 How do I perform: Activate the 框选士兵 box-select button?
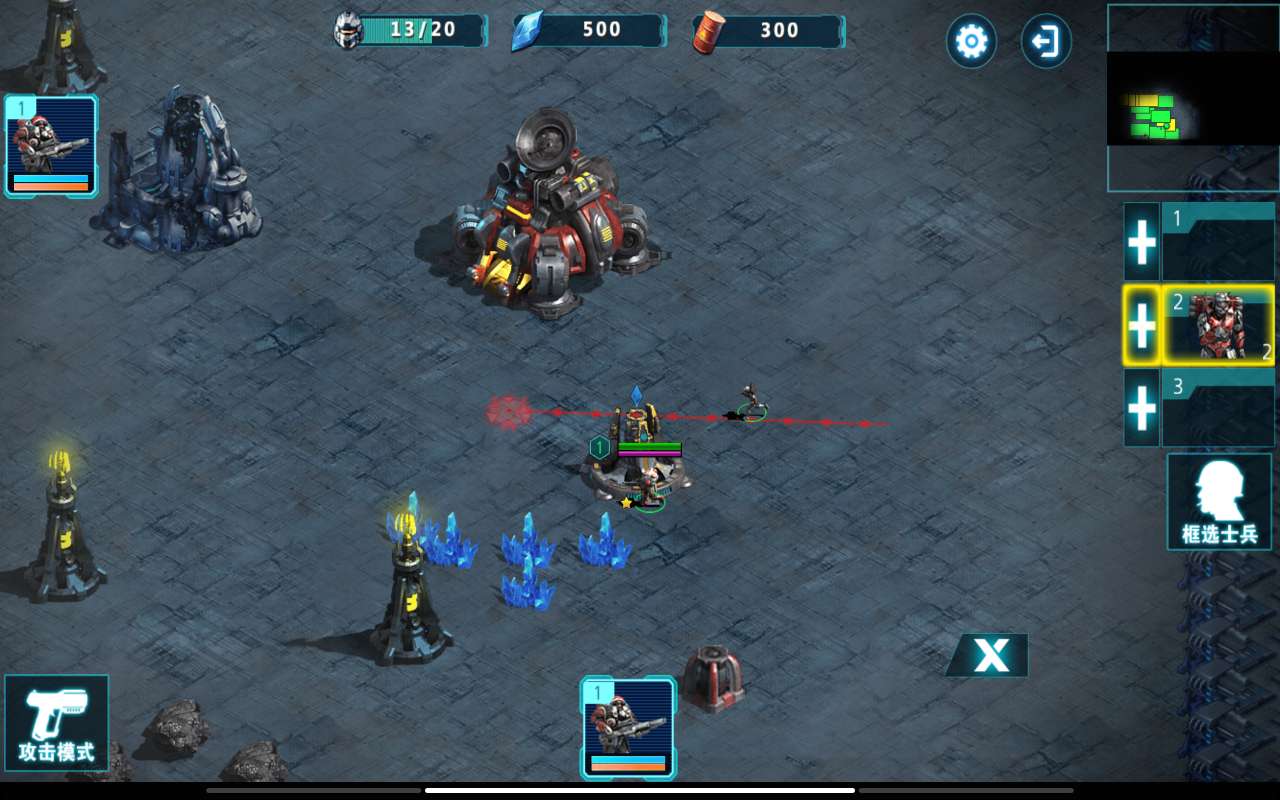[1219, 501]
